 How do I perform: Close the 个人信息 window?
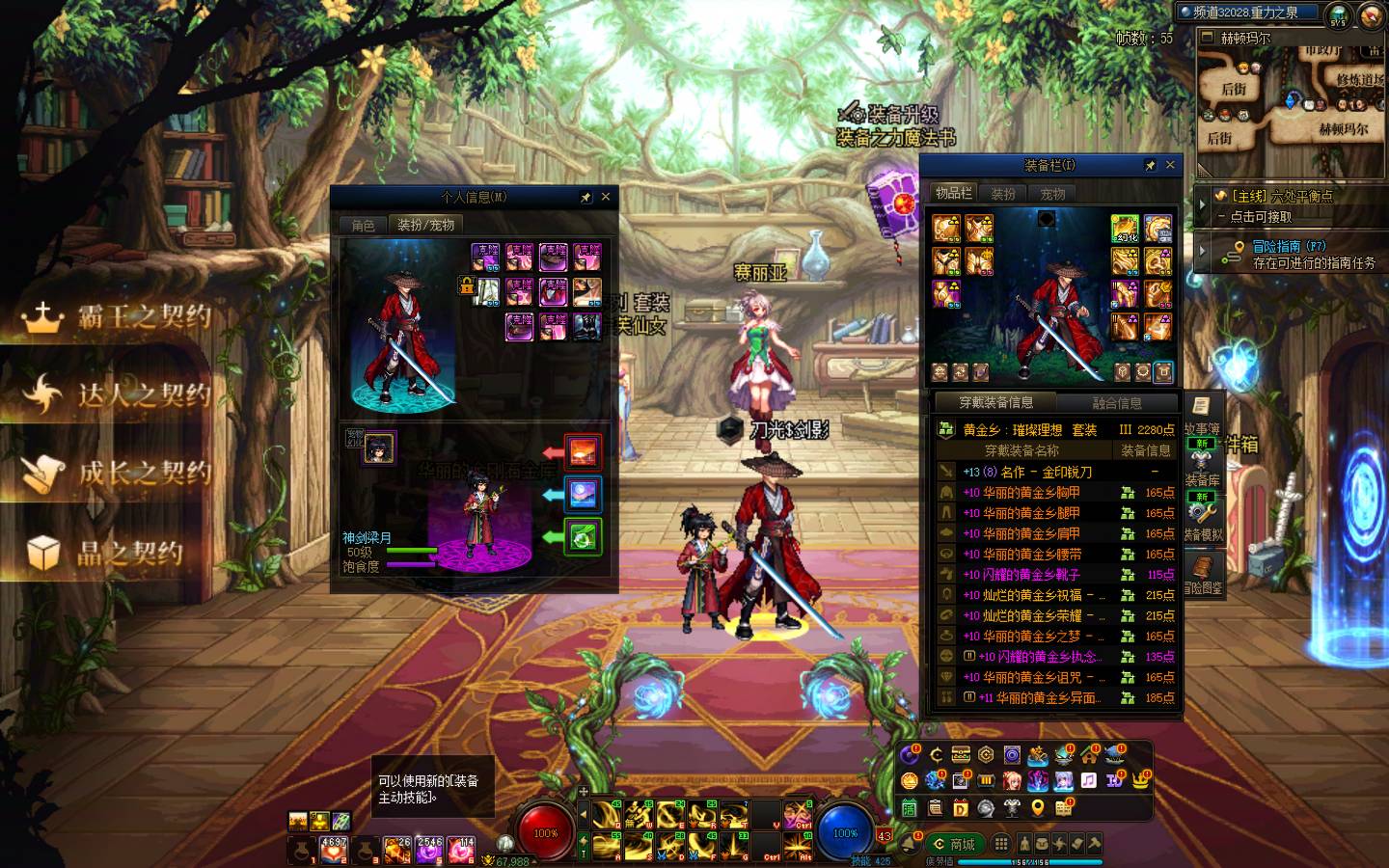[606, 197]
